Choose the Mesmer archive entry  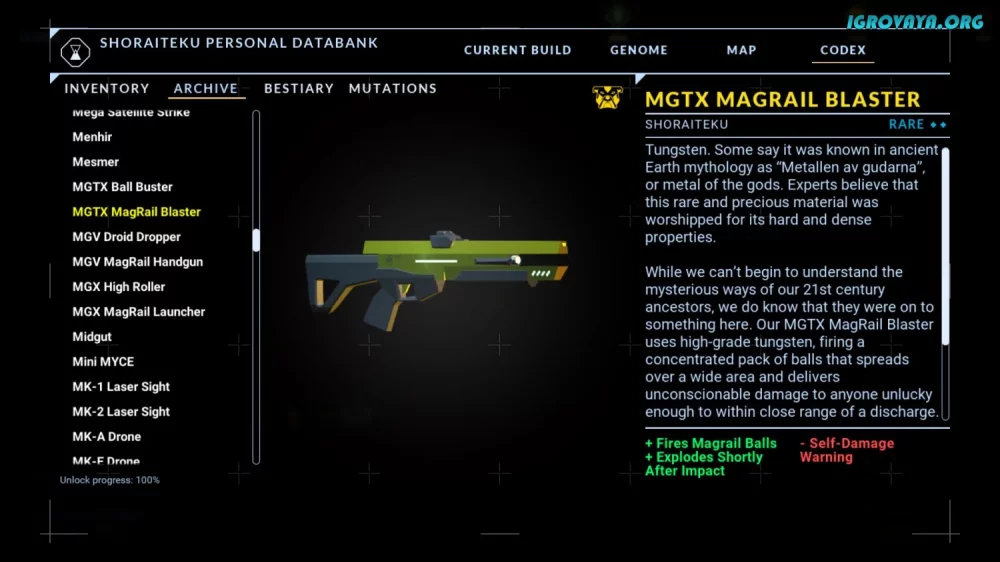coord(95,162)
